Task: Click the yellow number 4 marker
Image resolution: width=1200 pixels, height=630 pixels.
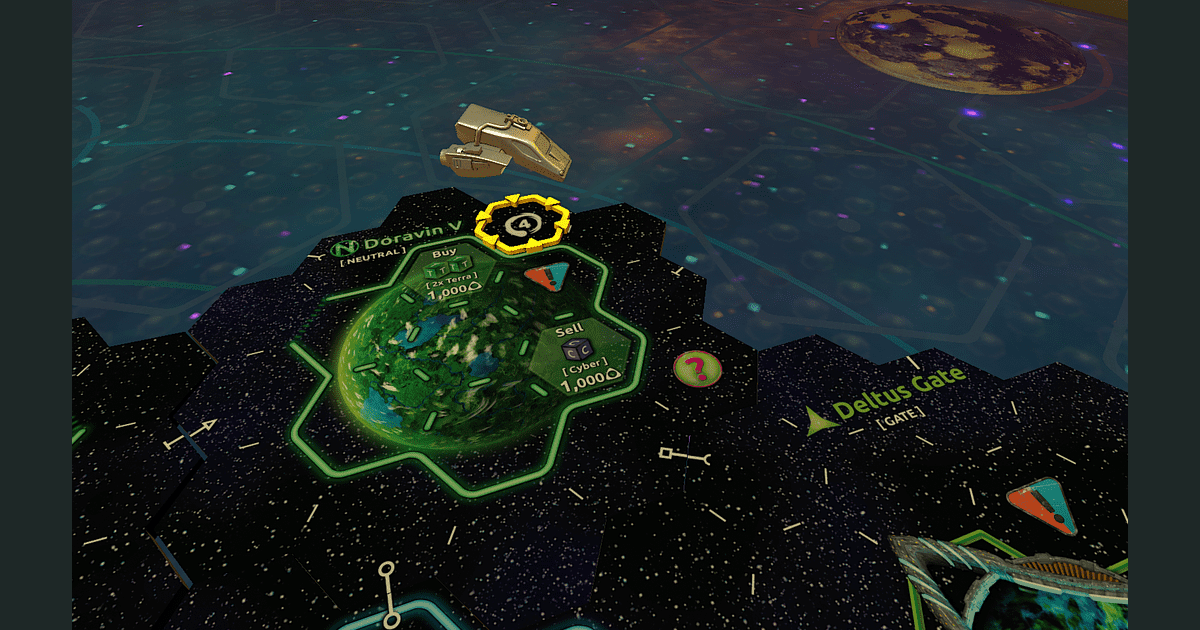Action: 519,224
